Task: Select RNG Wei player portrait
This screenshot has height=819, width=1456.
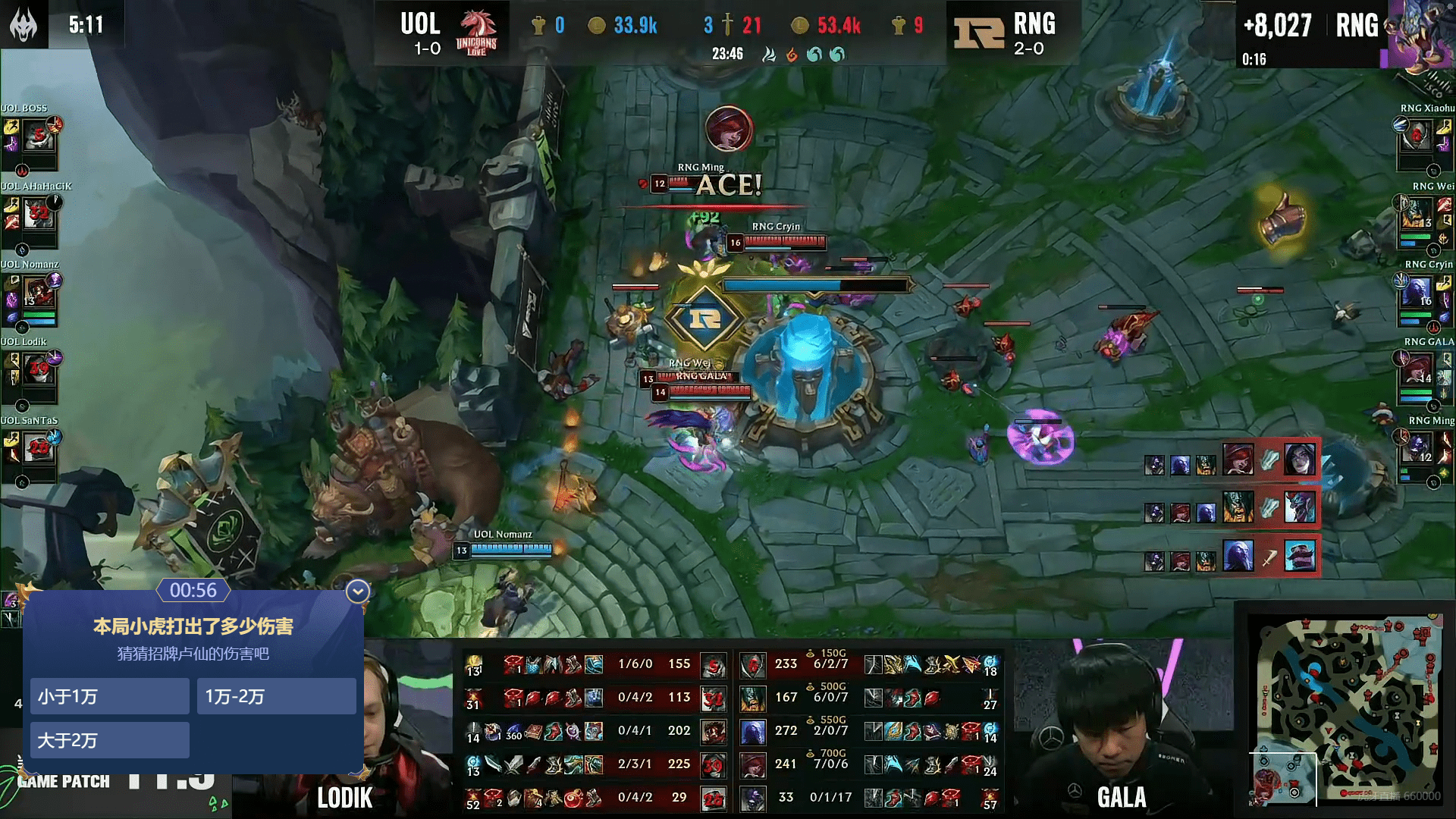Action: (1416, 215)
